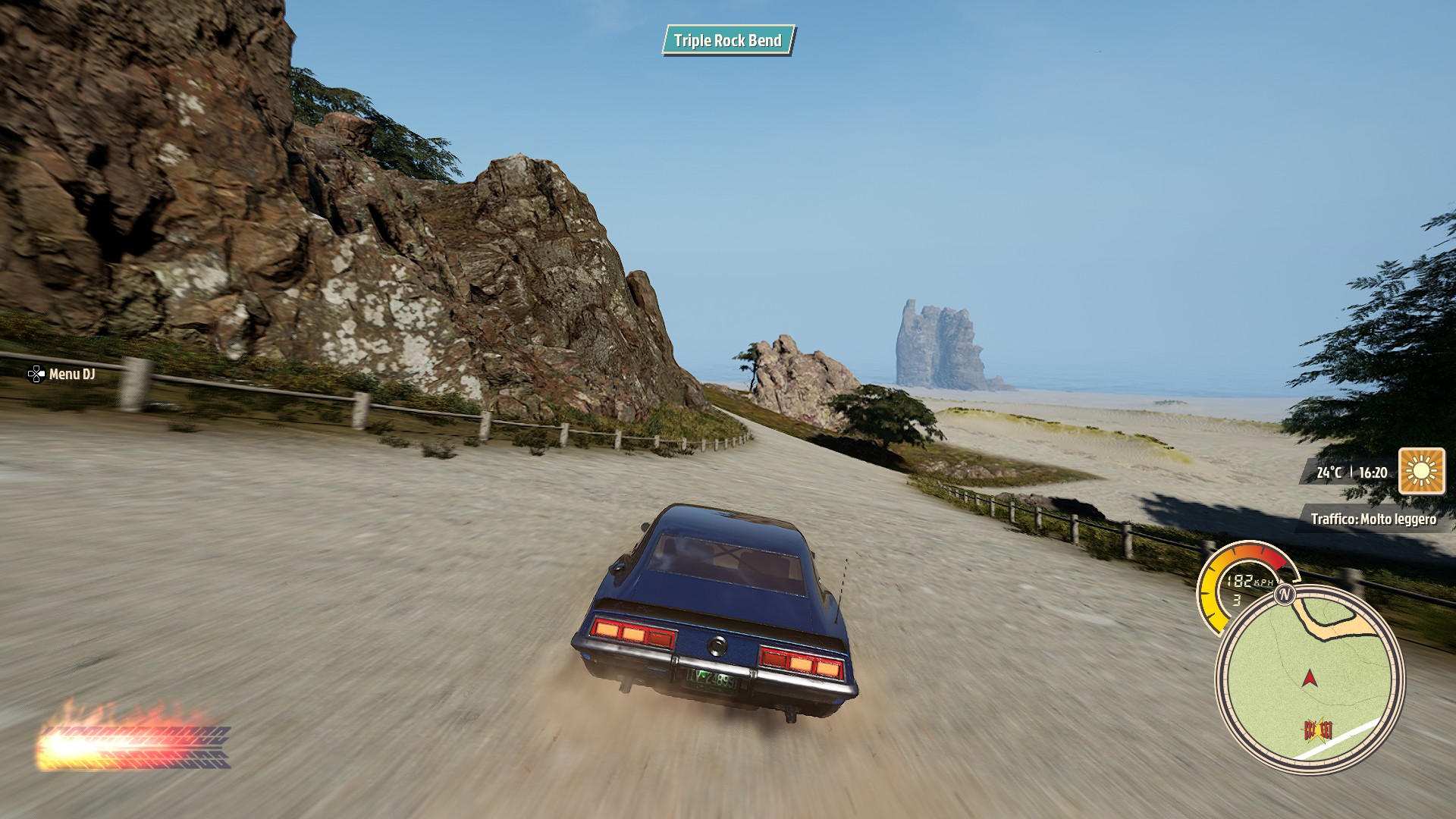Viewport: 1456px width, 819px height.
Task: Click the minimap's north compass indicator
Action: [1284, 595]
